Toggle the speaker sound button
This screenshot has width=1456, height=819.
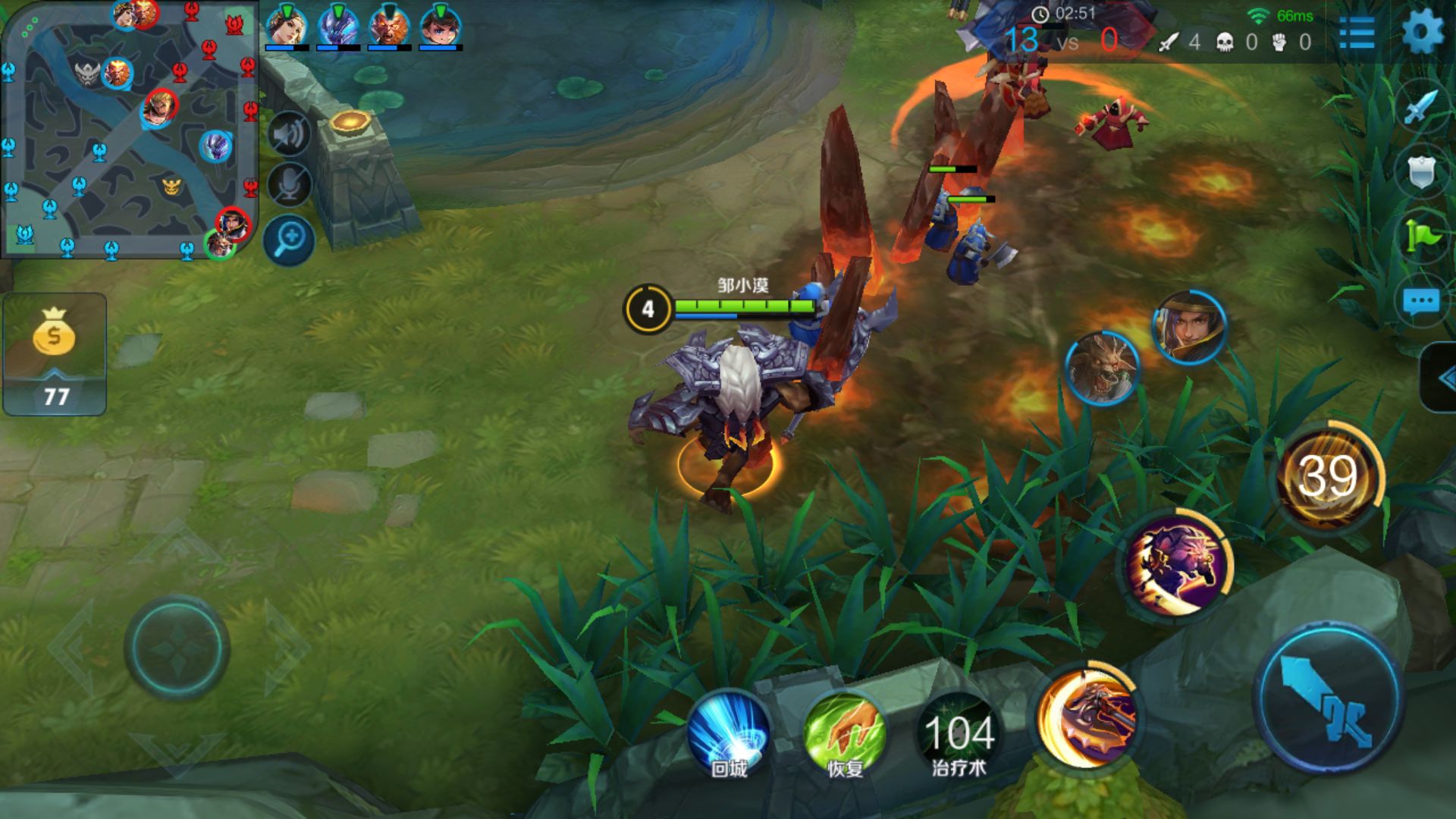pos(289,135)
